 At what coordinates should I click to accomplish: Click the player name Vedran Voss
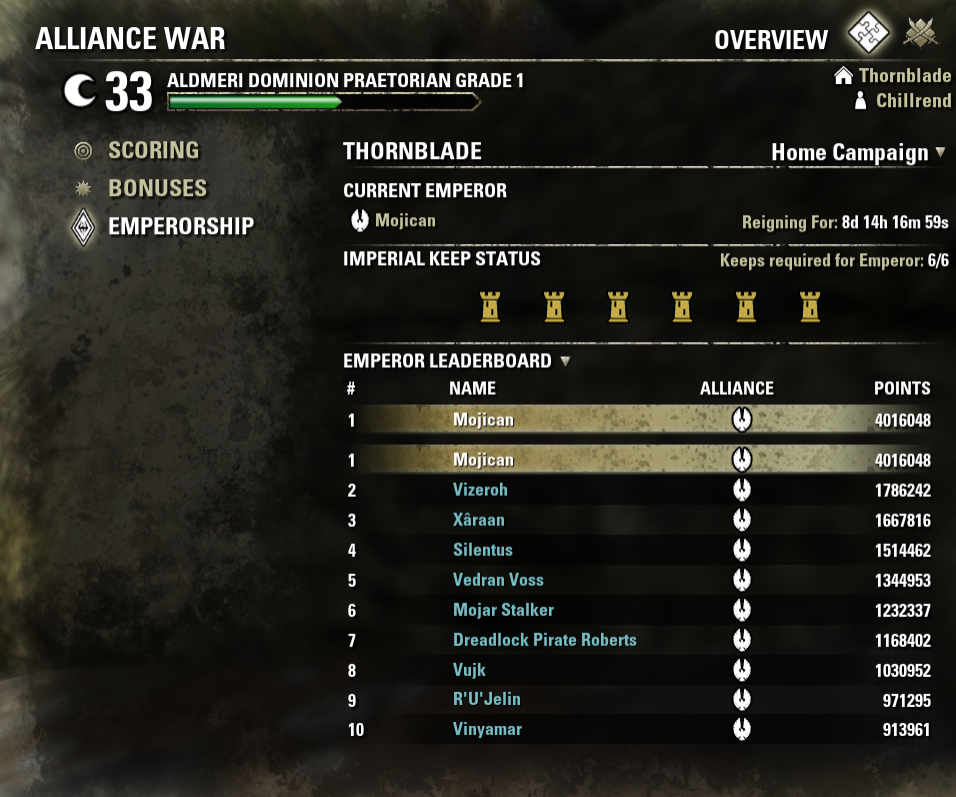(x=498, y=580)
